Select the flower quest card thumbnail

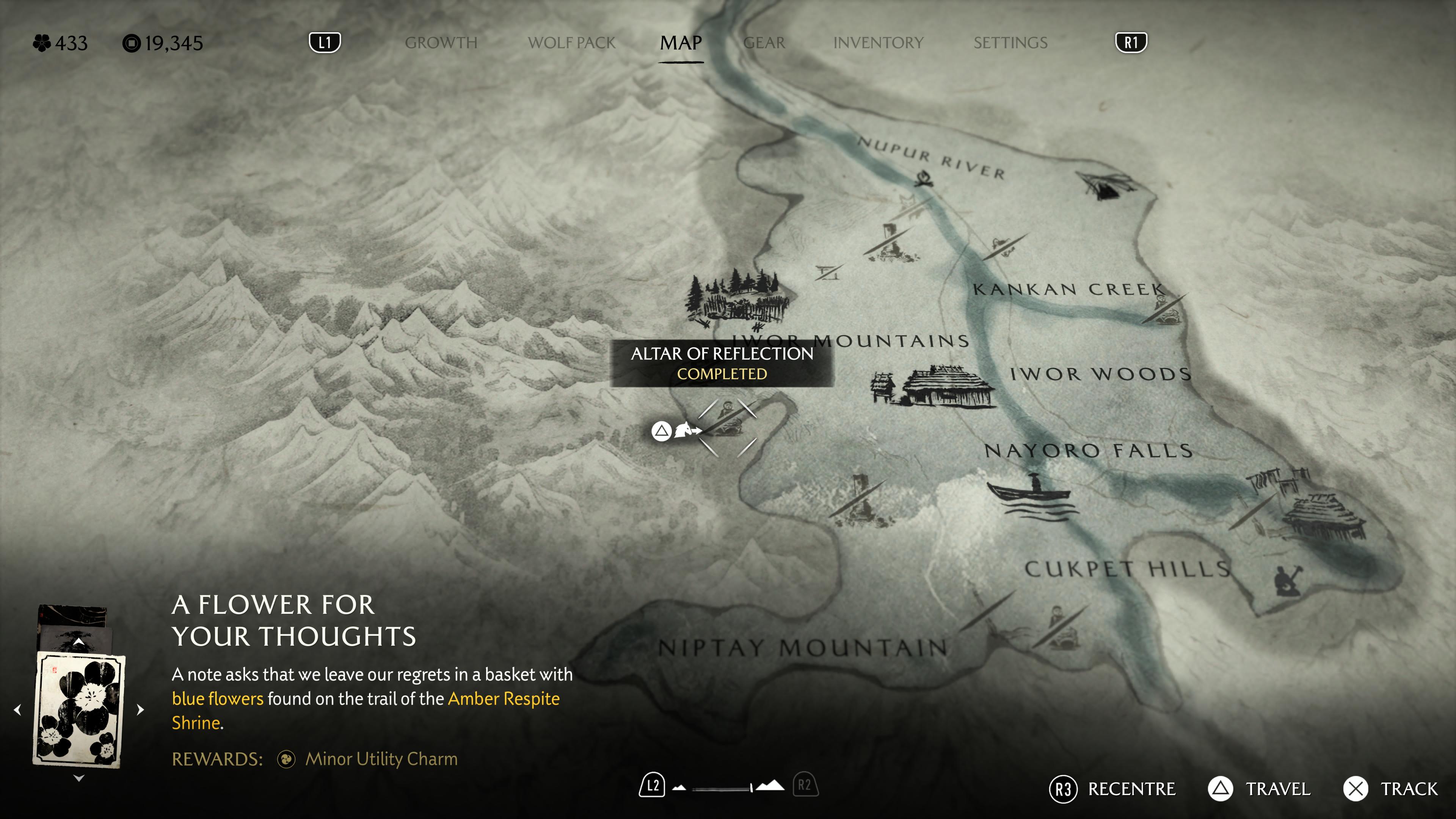coord(79,710)
